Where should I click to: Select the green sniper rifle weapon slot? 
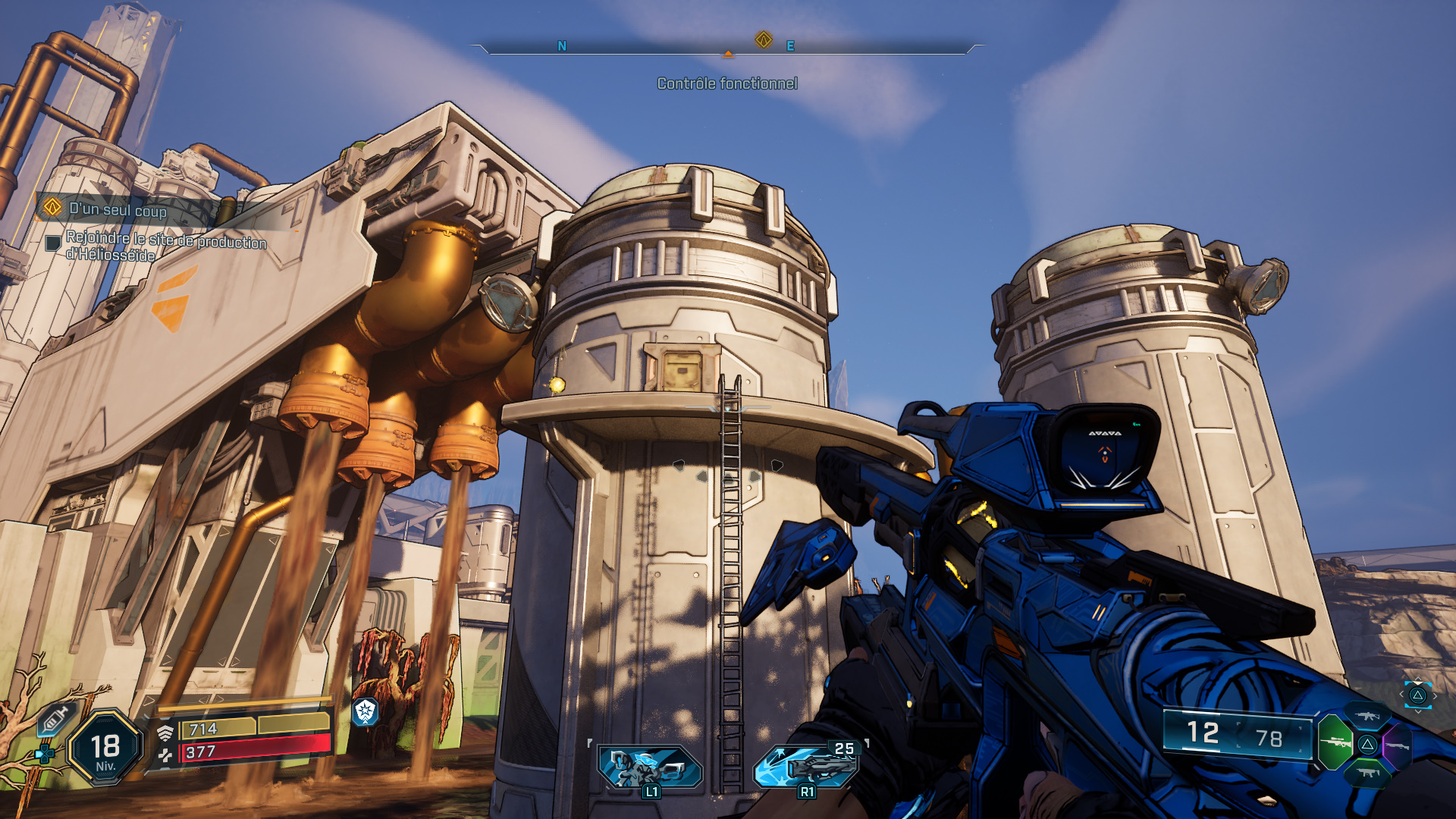pyautogui.click(x=1336, y=742)
